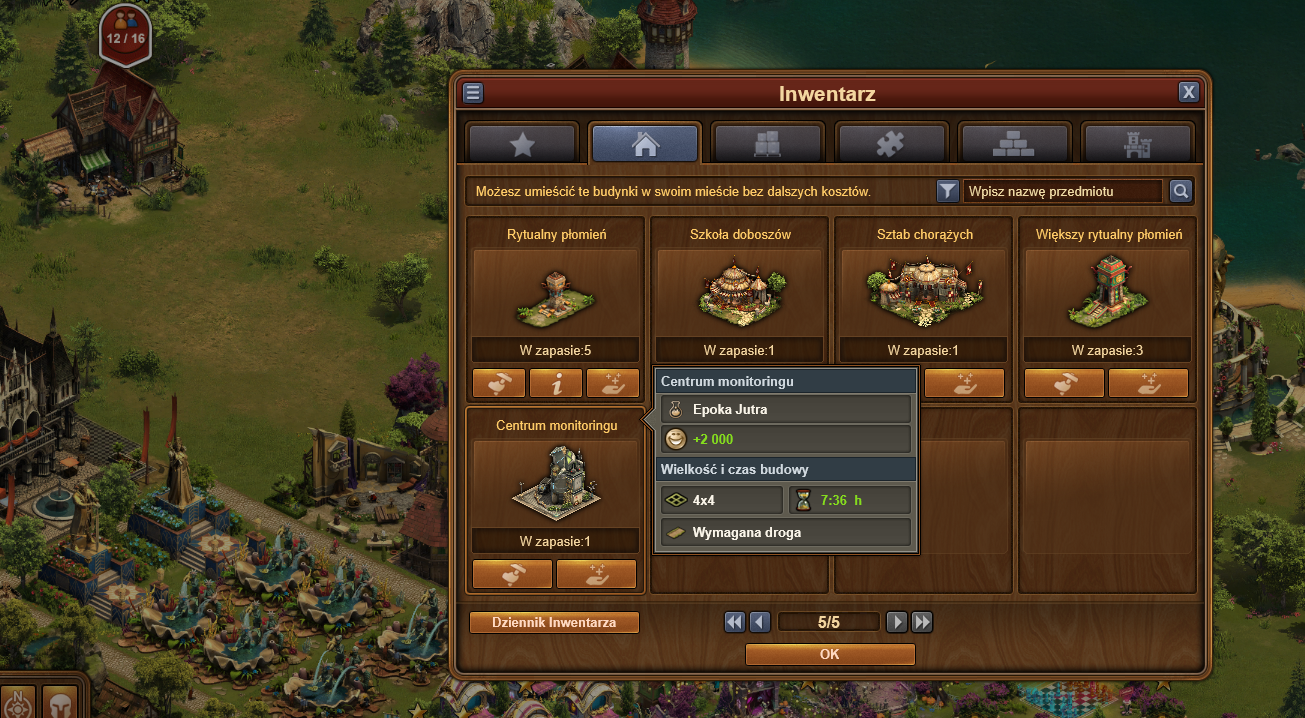
Task: Go to the previous inventory page
Action: coord(760,622)
